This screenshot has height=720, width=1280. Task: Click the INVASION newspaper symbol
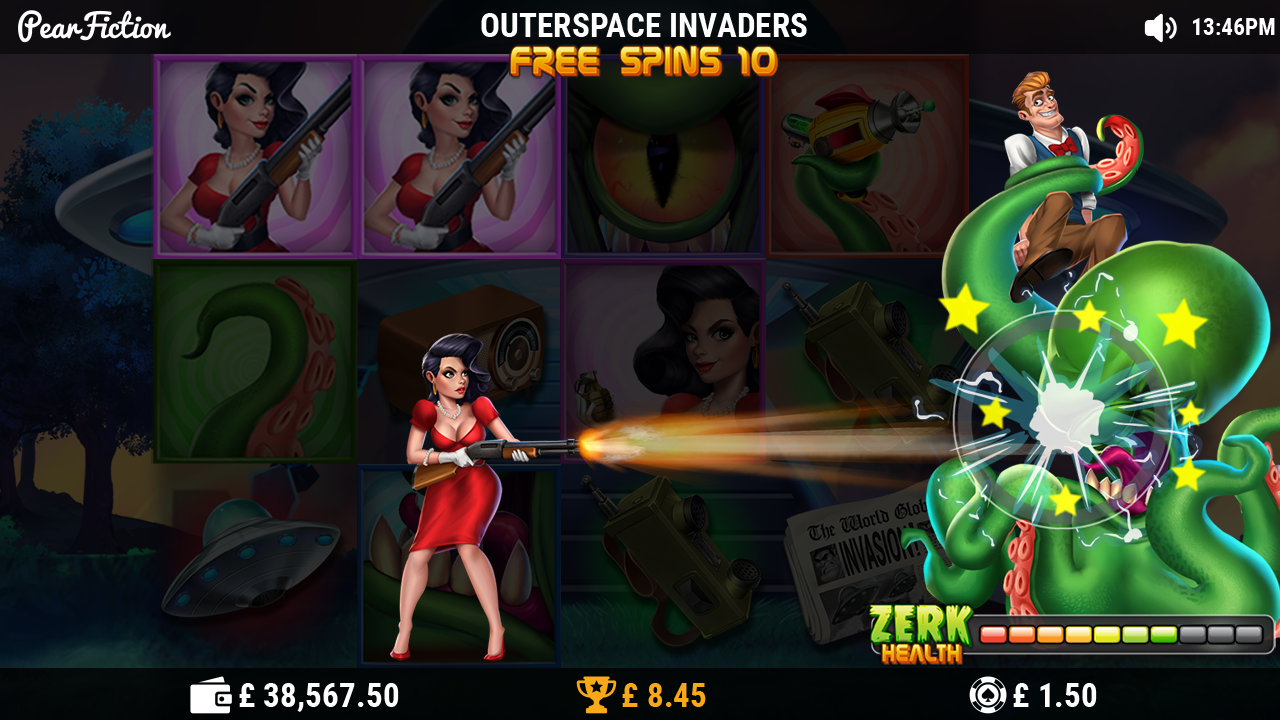(862, 555)
